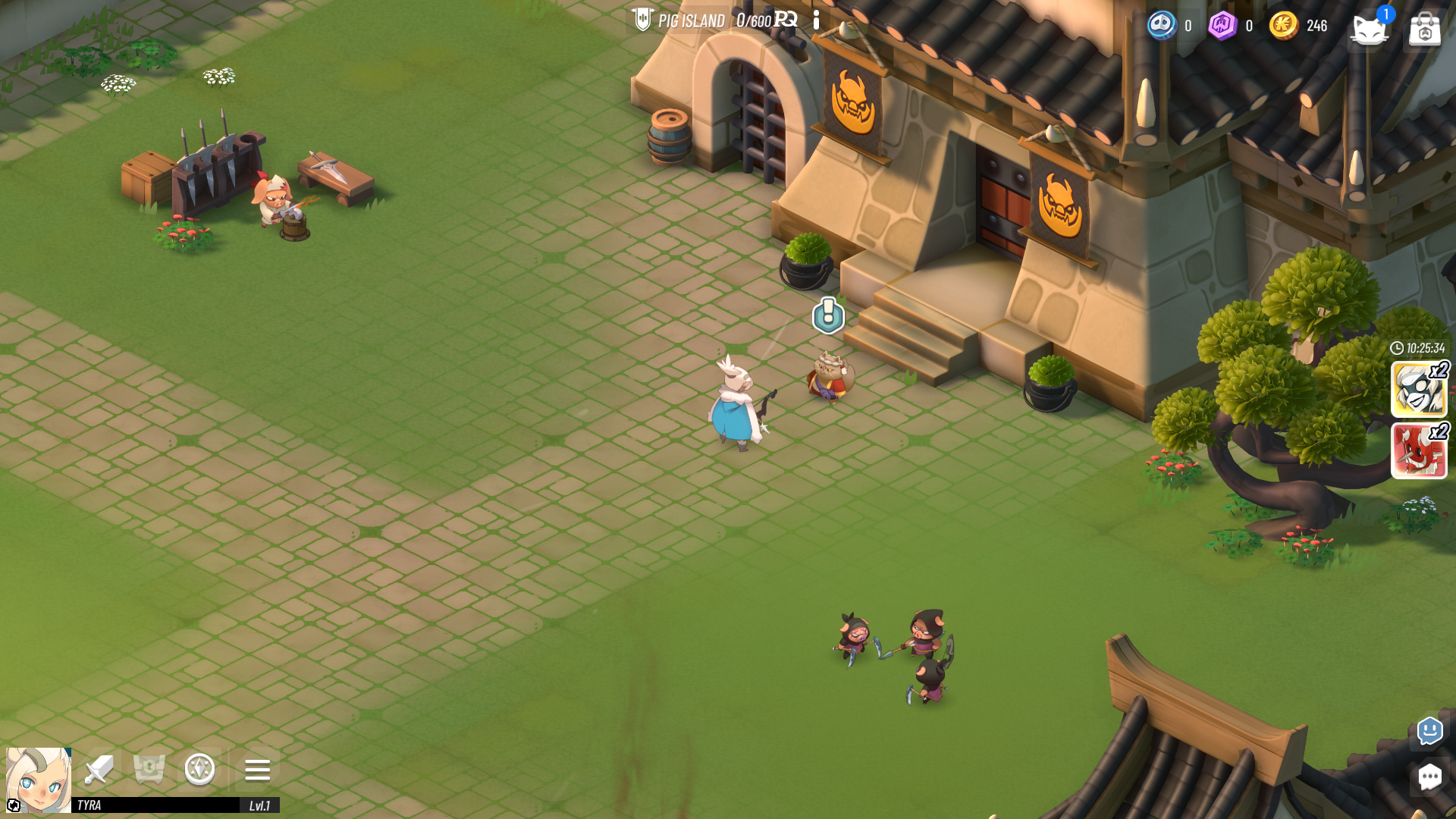The image size is (1456, 819).
Task: Open the shop bag icon in top right
Action: point(1425,28)
